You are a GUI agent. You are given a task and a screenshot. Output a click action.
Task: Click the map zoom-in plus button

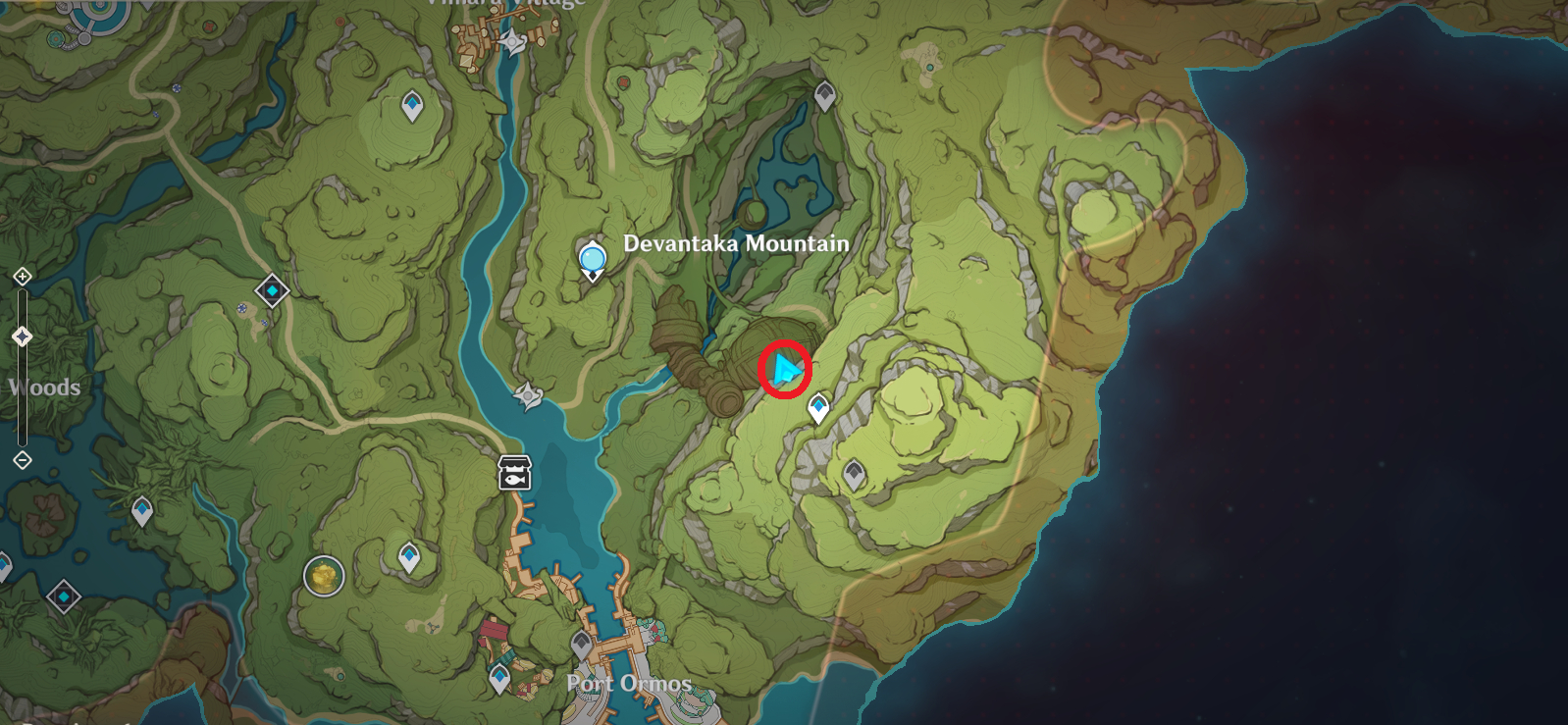click(x=23, y=277)
